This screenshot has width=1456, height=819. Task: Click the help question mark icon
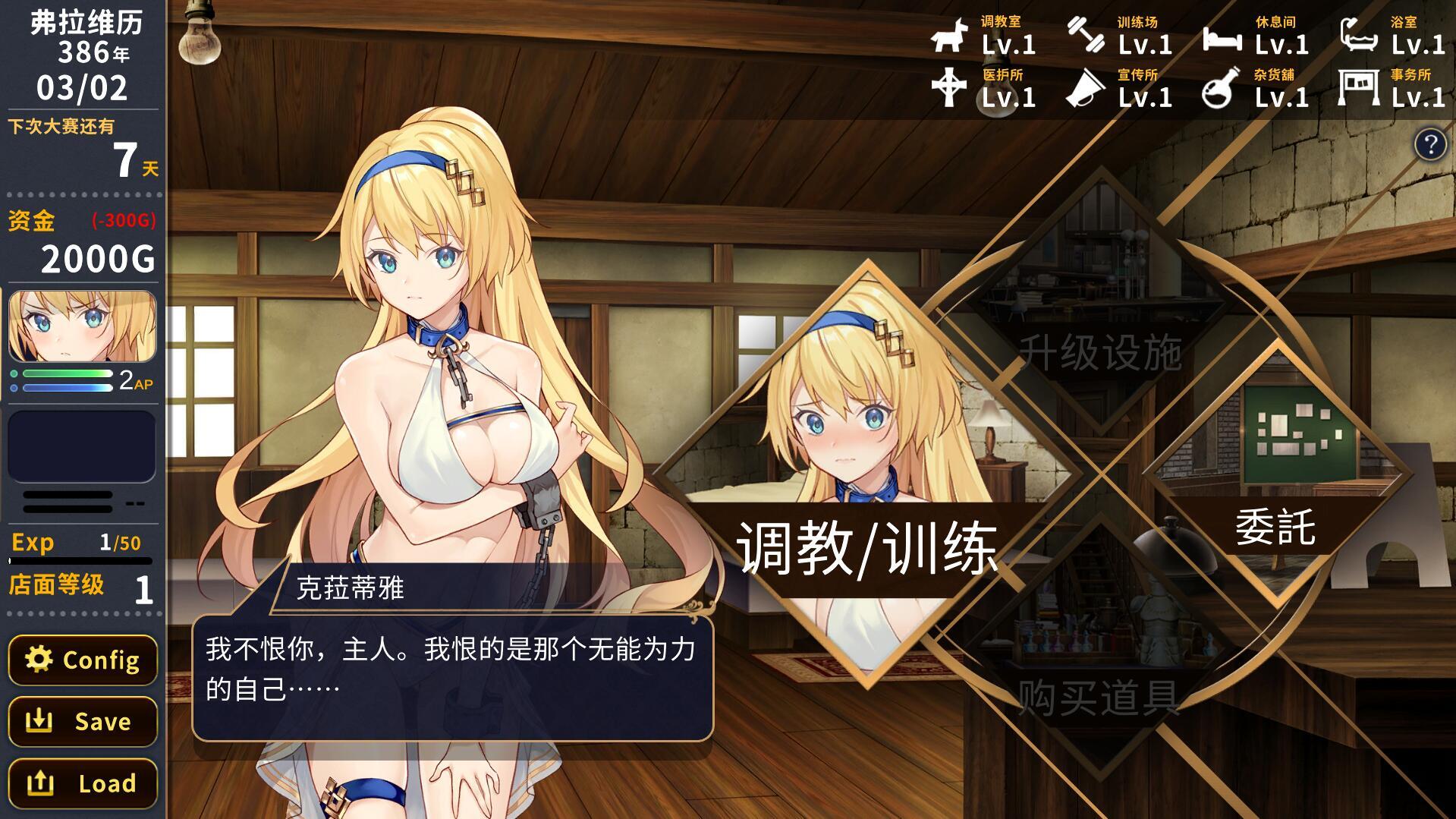pos(1432,143)
